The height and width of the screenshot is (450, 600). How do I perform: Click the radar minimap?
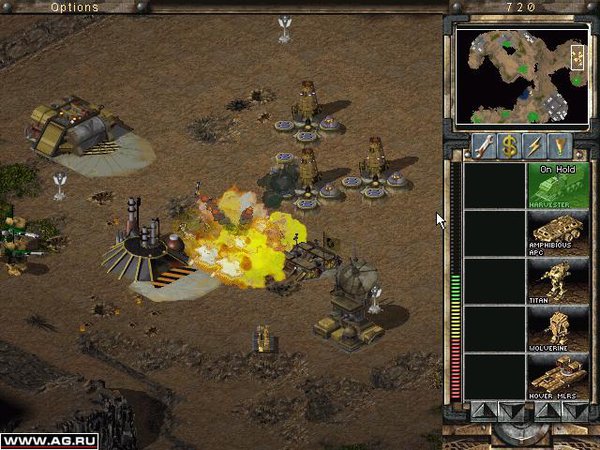coord(520,77)
